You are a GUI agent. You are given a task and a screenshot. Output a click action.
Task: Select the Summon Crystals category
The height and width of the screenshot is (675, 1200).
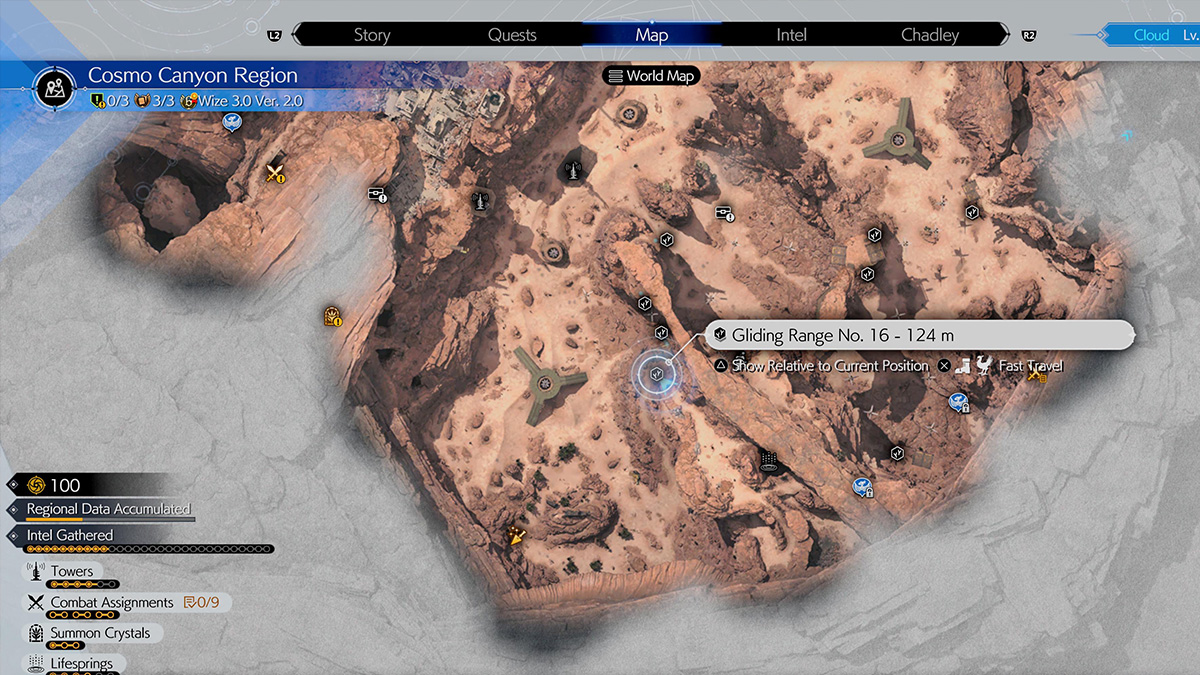tap(100, 633)
